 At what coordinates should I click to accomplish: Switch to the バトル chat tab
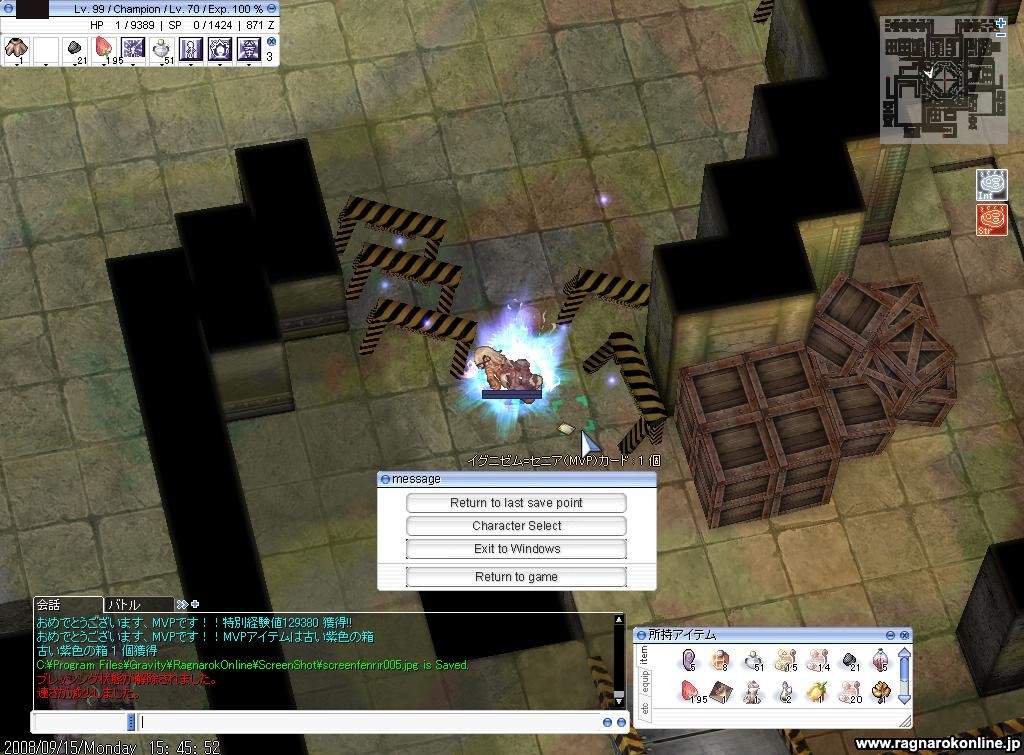tap(137, 604)
